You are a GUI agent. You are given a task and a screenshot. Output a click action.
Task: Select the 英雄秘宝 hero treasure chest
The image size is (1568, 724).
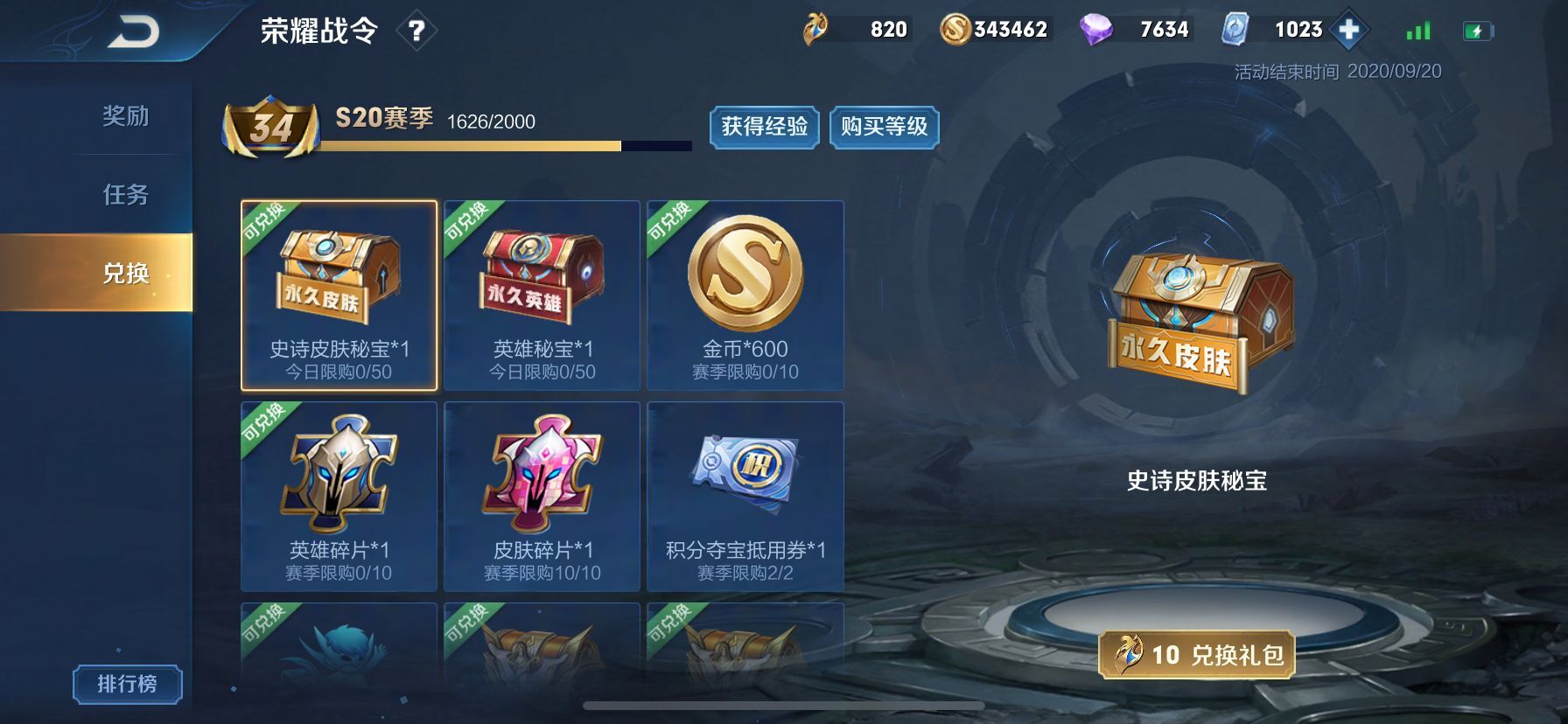(x=542, y=296)
